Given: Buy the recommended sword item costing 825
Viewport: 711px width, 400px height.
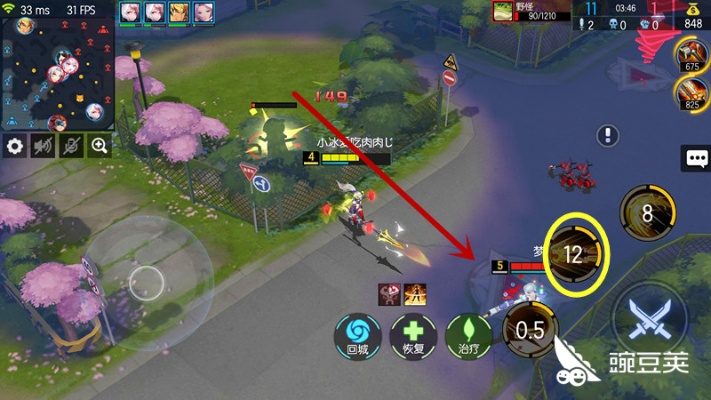Looking at the screenshot, I should click(691, 93).
